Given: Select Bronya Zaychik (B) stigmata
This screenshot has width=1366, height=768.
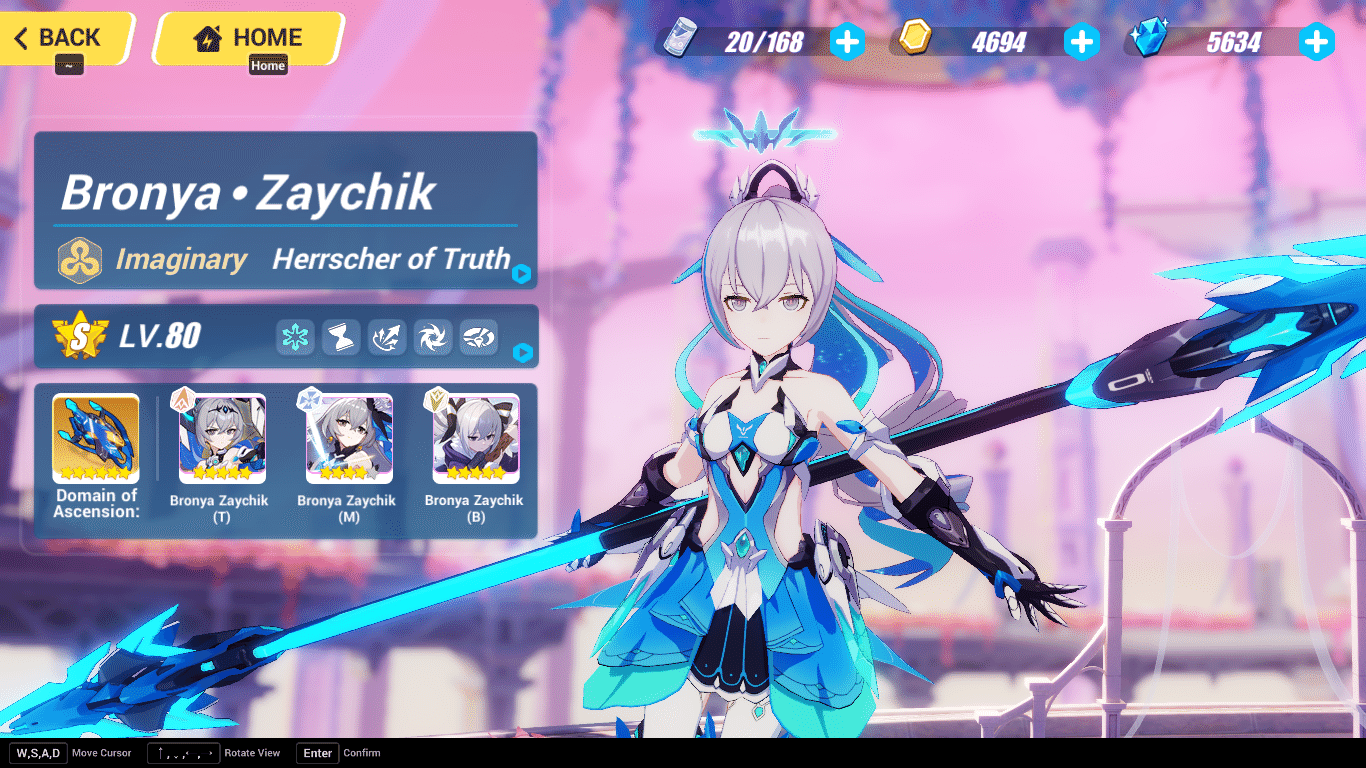Looking at the screenshot, I should pyautogui.click(x=475, y=435).
